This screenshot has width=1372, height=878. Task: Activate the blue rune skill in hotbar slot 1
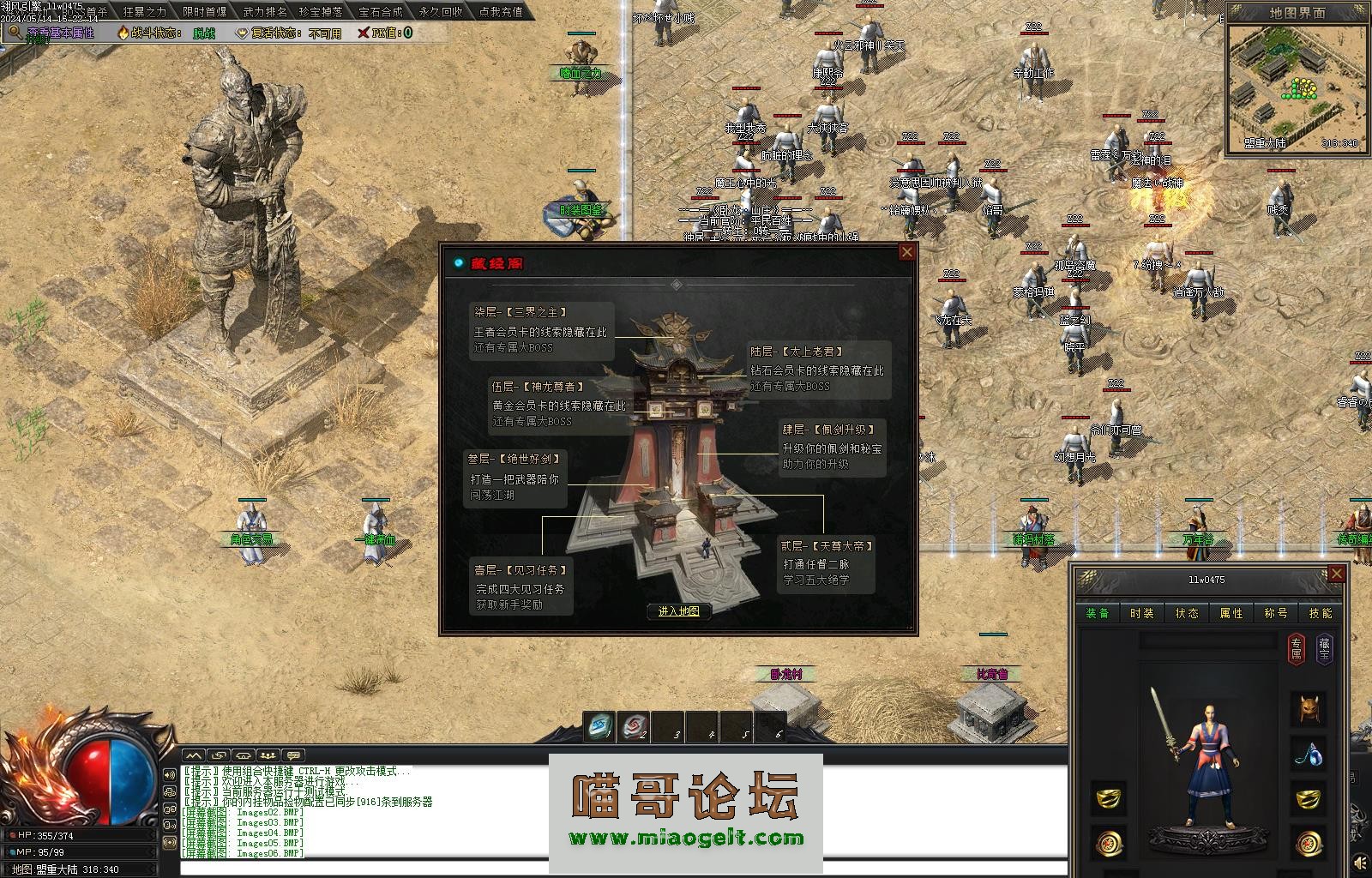(x=599, y=727)
